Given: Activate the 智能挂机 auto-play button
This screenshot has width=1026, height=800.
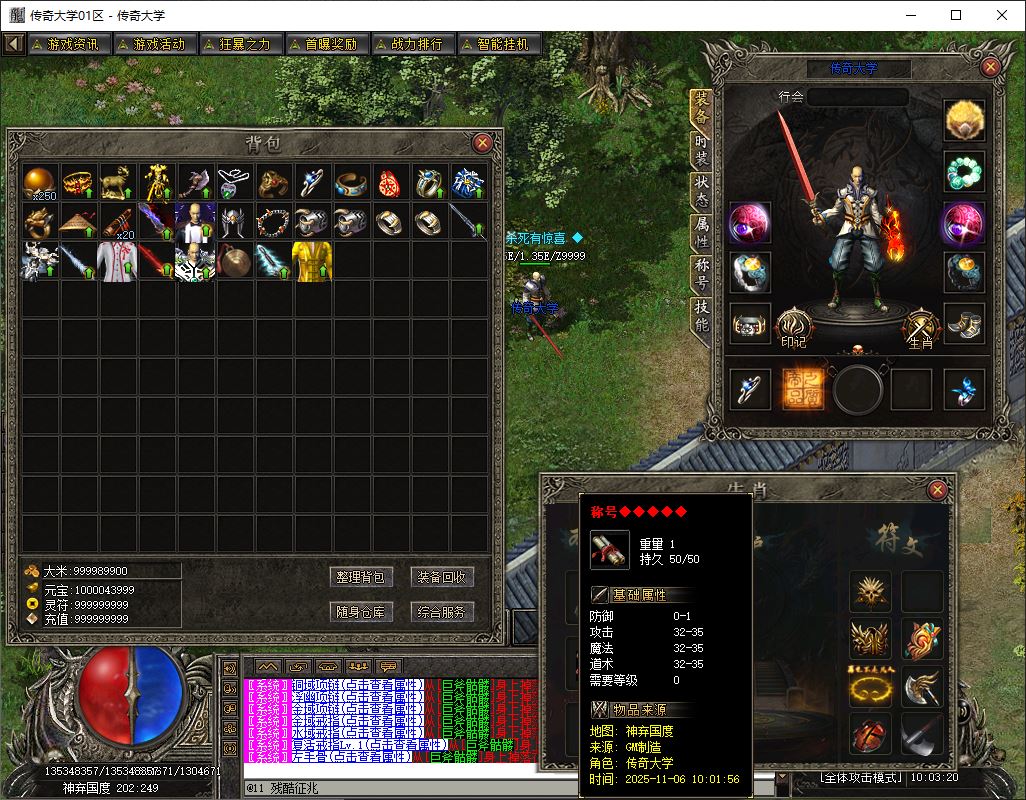Looking at the screenshot, I should (x=500, y=44).
